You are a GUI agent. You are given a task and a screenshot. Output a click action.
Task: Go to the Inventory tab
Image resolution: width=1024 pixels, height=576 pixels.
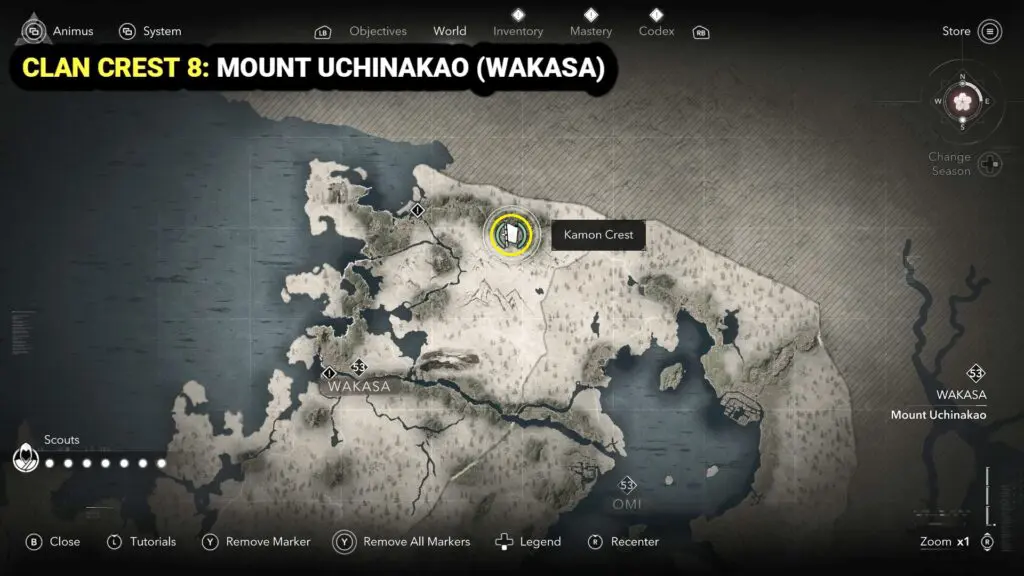click(518, 31)
